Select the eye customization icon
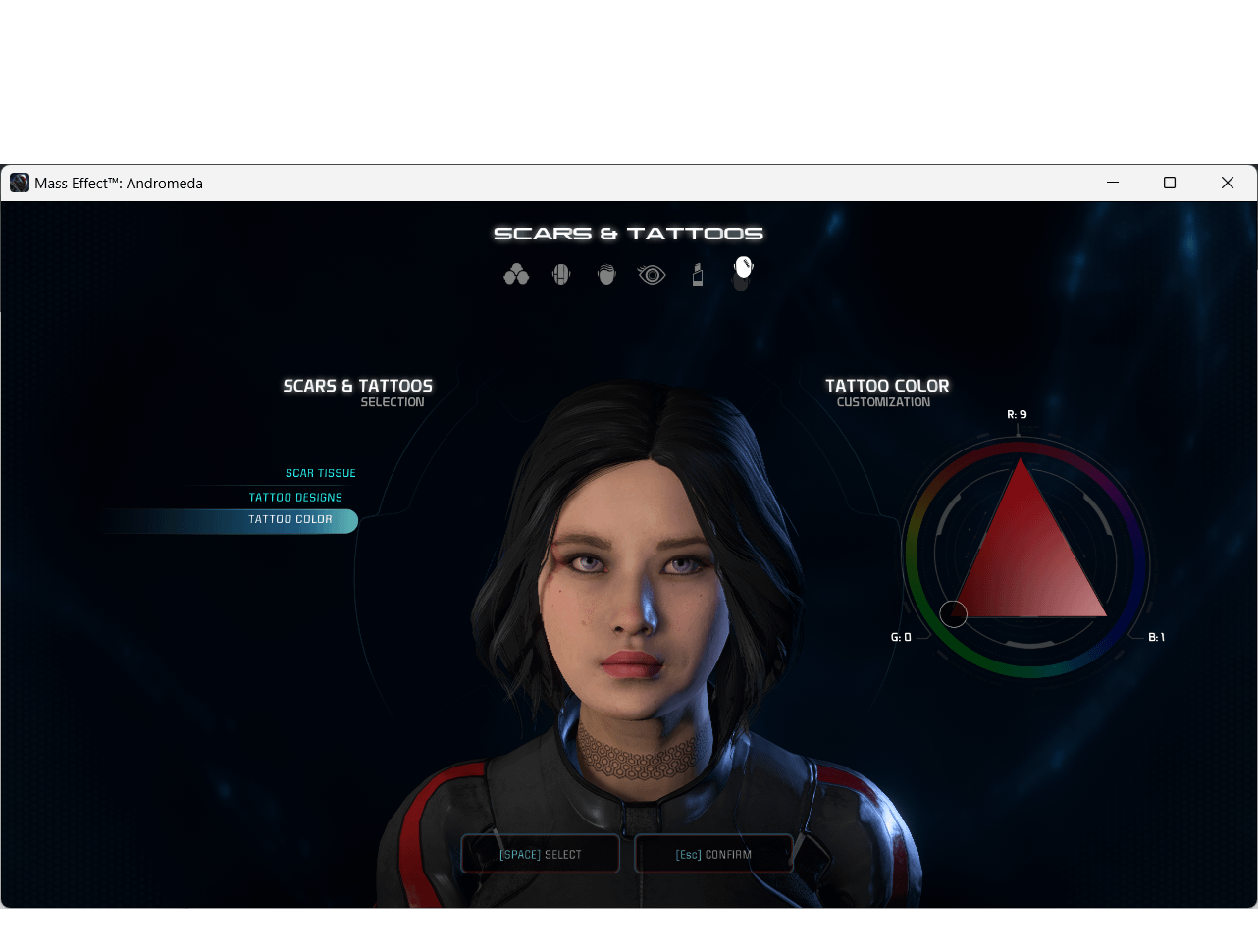 tap(652, 275)
